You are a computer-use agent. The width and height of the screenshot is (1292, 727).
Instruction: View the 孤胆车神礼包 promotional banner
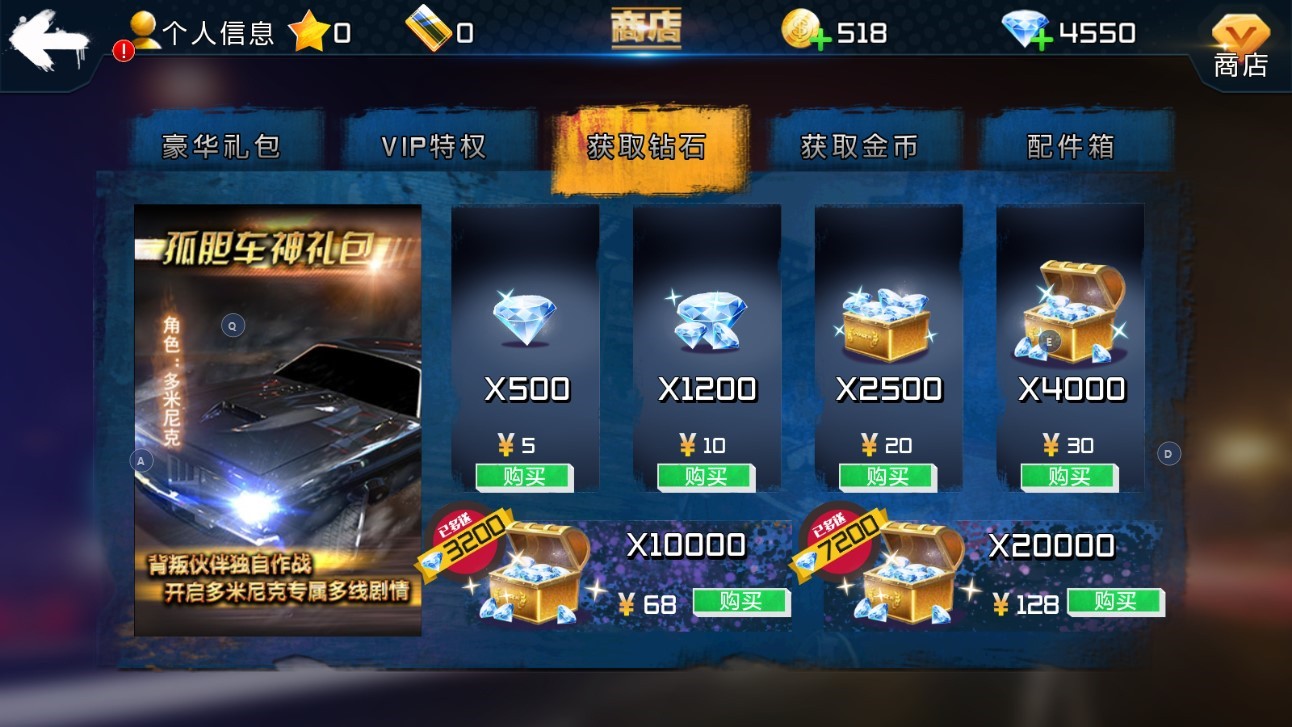(x=278, y=420)
